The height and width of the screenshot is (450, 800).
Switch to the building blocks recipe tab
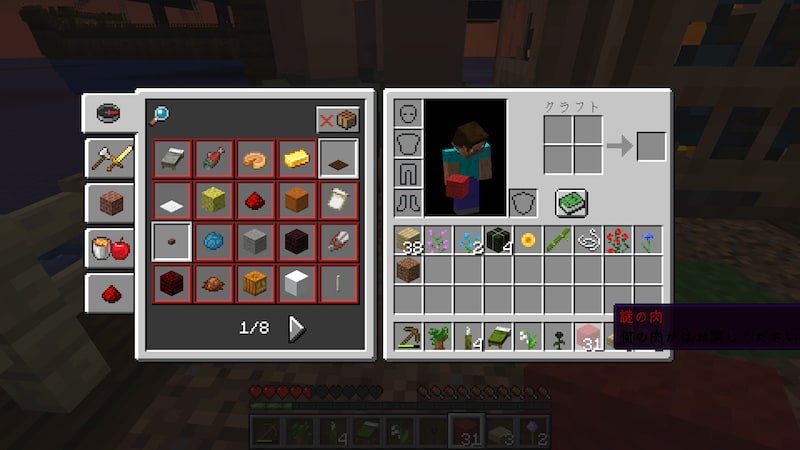pos(110,203)
